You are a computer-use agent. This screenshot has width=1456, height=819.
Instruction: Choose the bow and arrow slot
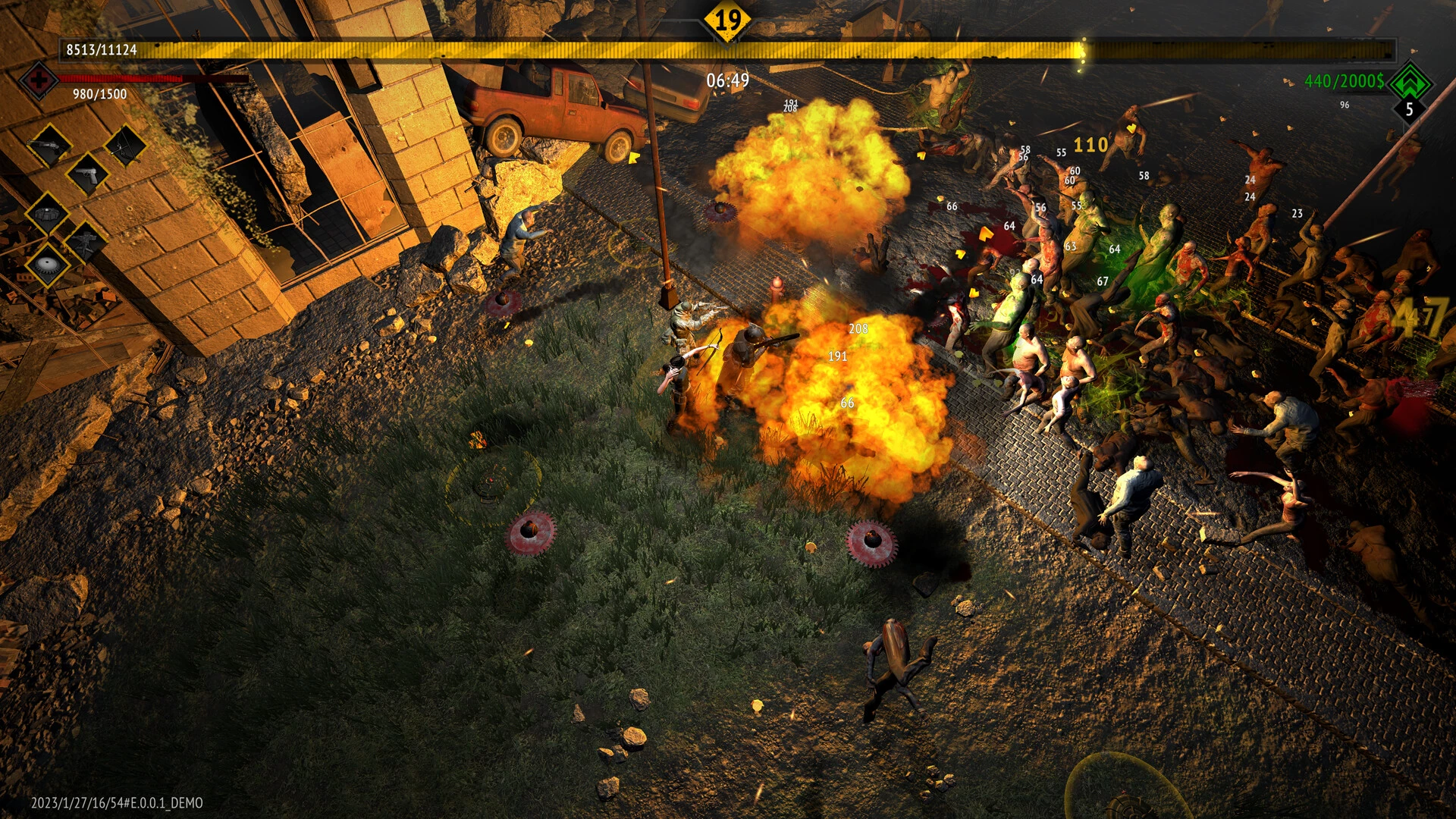tap(125, 144)
